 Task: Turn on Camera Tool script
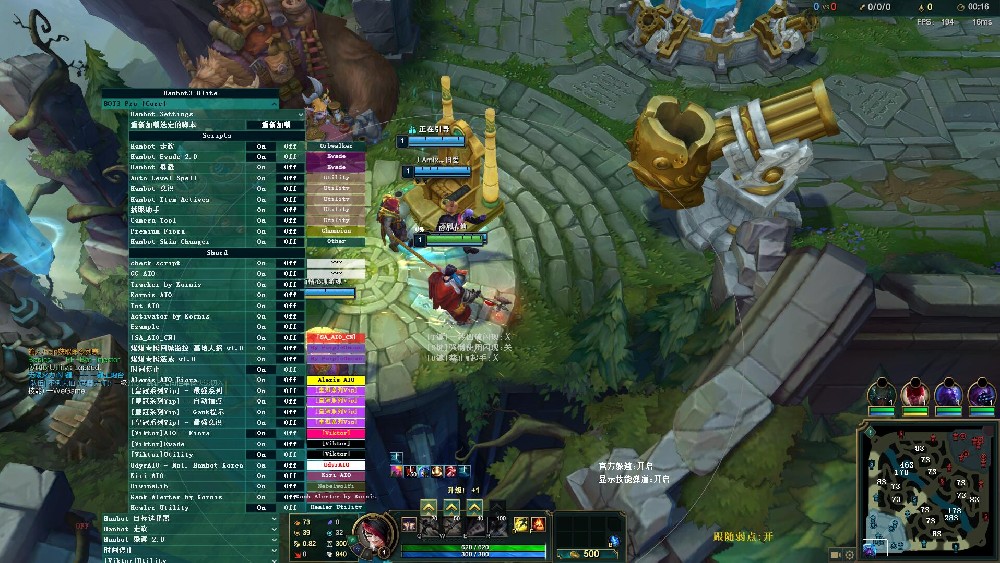(x=261, y=220)
